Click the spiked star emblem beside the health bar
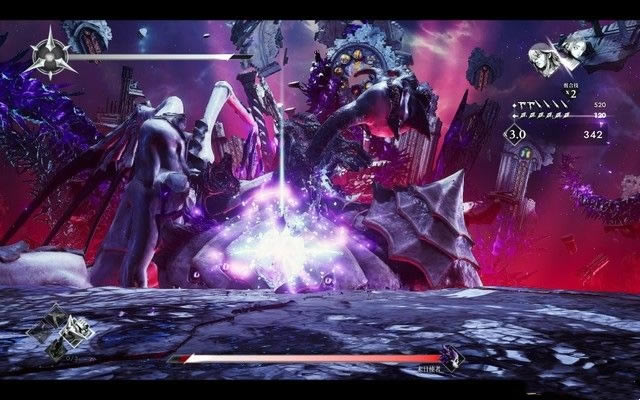Image resolution: width=640 pixels, height=400 pixels. (x=49, y=55)
